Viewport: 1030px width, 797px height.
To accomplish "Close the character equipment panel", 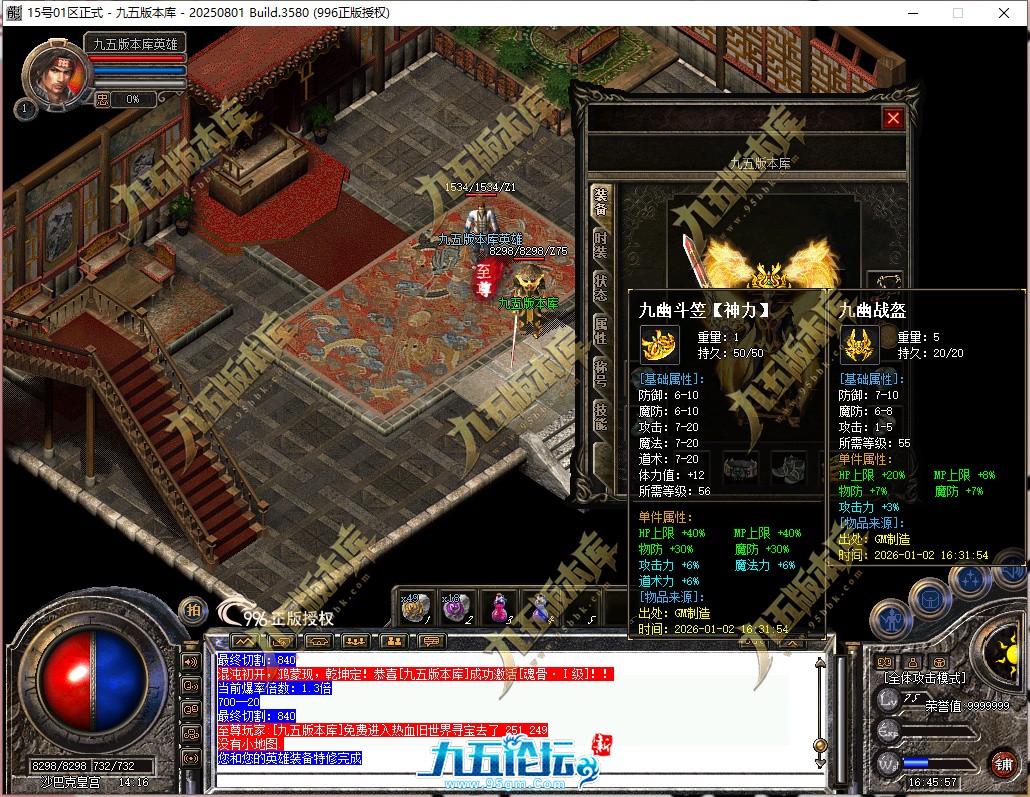I will 893,118.
